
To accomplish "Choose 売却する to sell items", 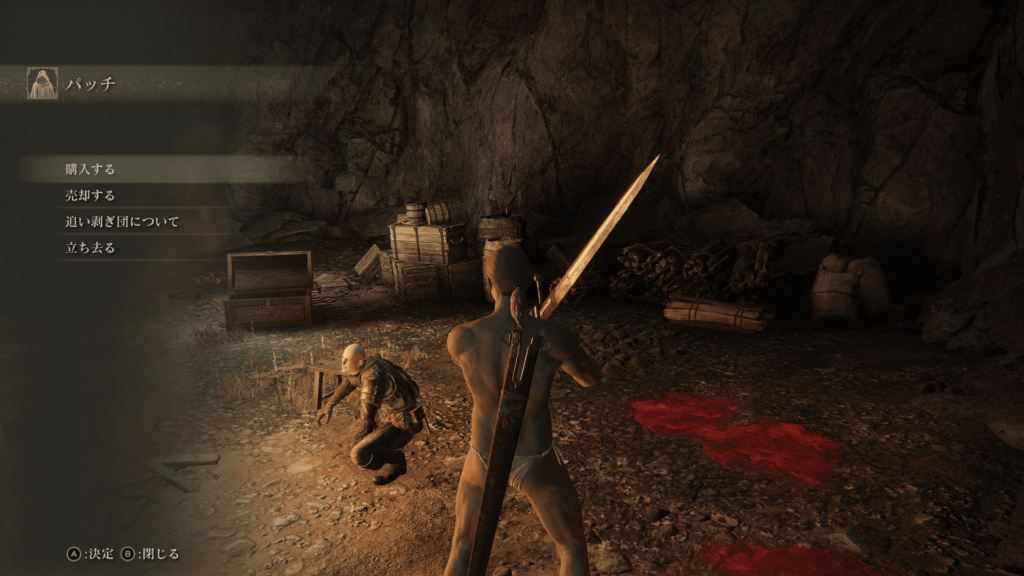I will coord(90,196).
